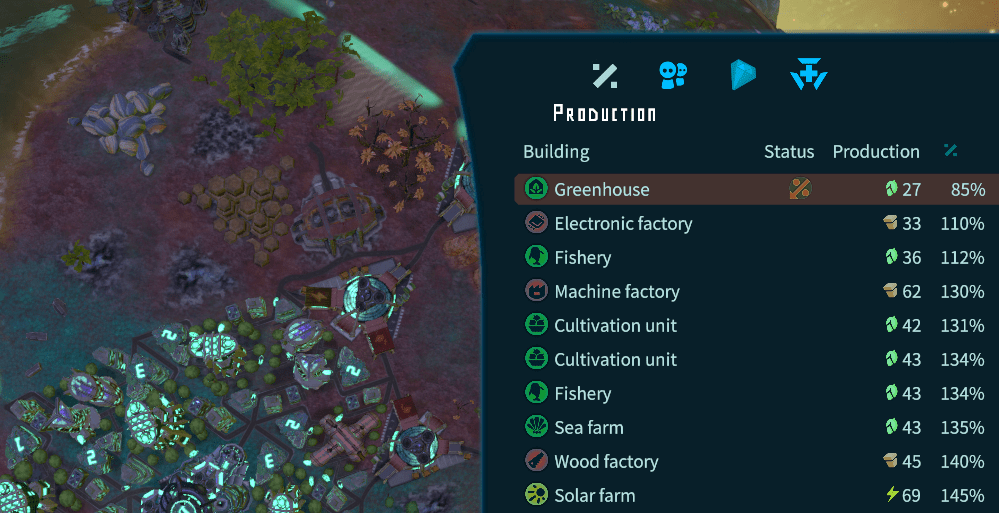The height and width of the screenshot is (513, 999).
Task: Sort by the Status column header
Action: [x=789, y=152]
